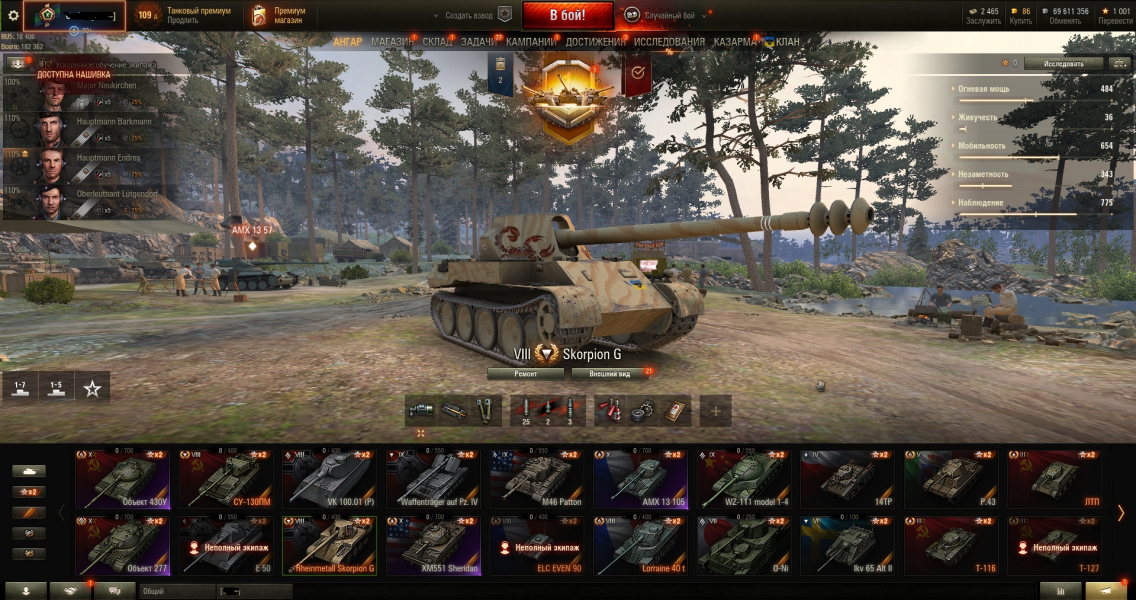Go to the ЗАДАЧИ tab
This screenshot has width=1136, height=600.
(480, 42)
